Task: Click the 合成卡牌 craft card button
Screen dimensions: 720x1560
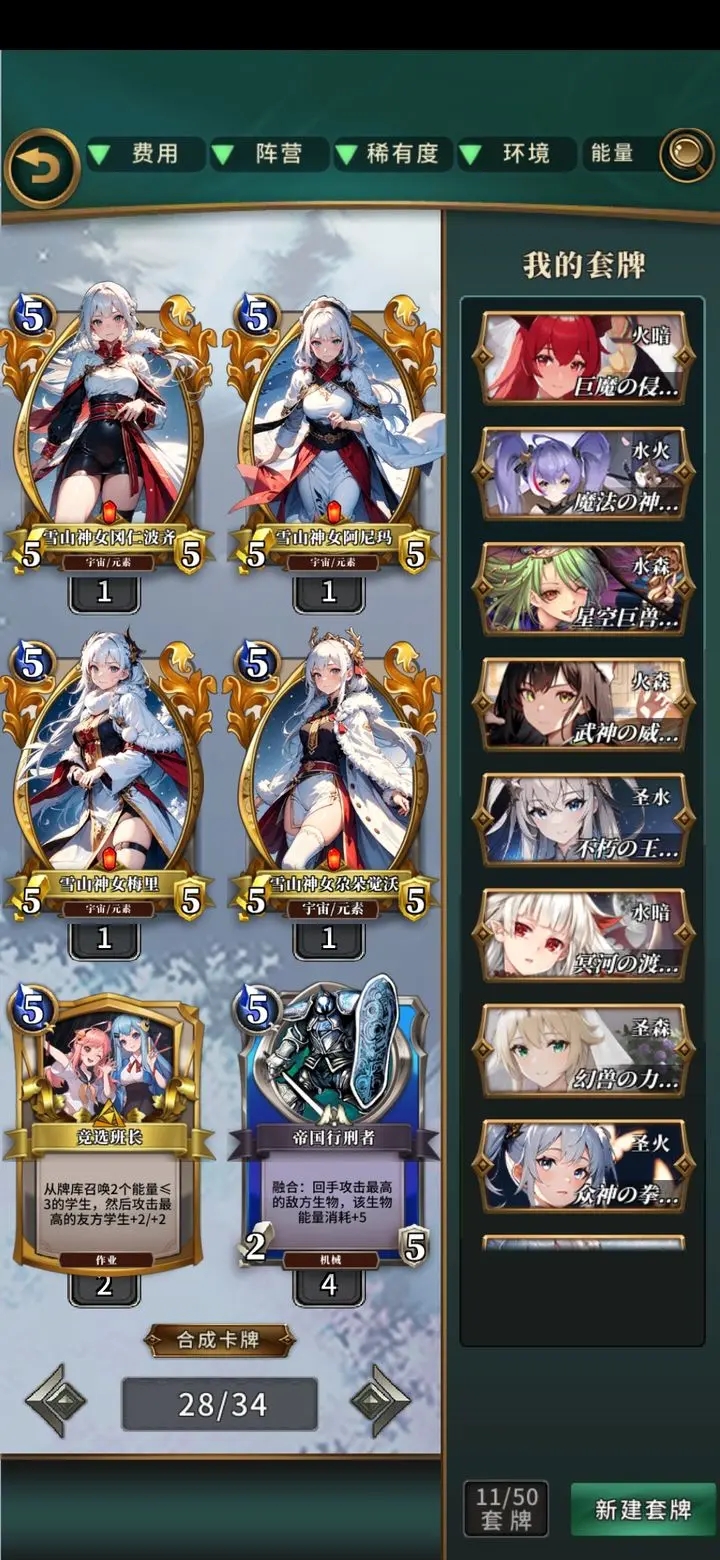Action: (x=220, y=1340)
